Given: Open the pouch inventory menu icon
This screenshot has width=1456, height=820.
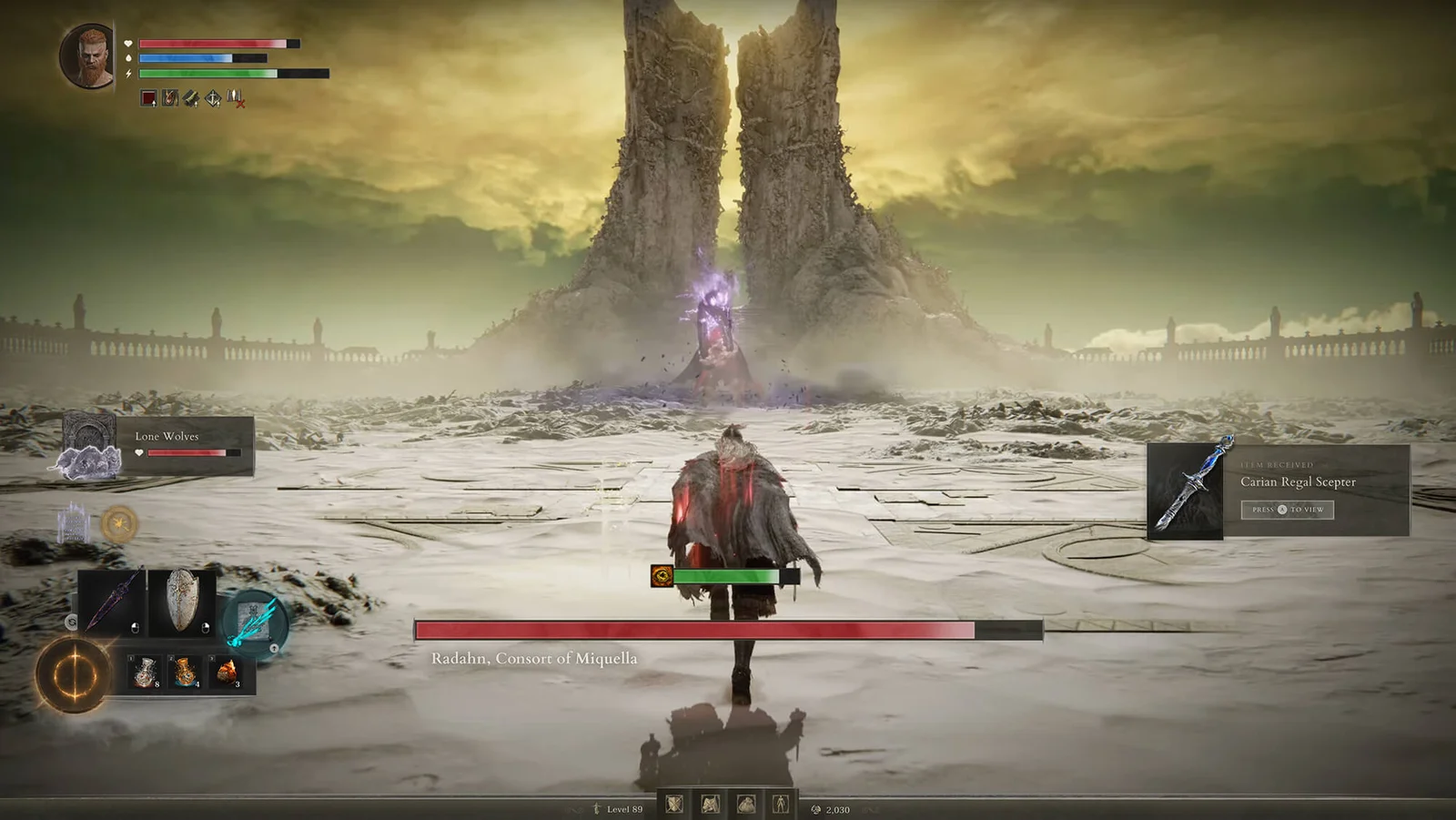Looking at the screenshot, I should point(745,804).
